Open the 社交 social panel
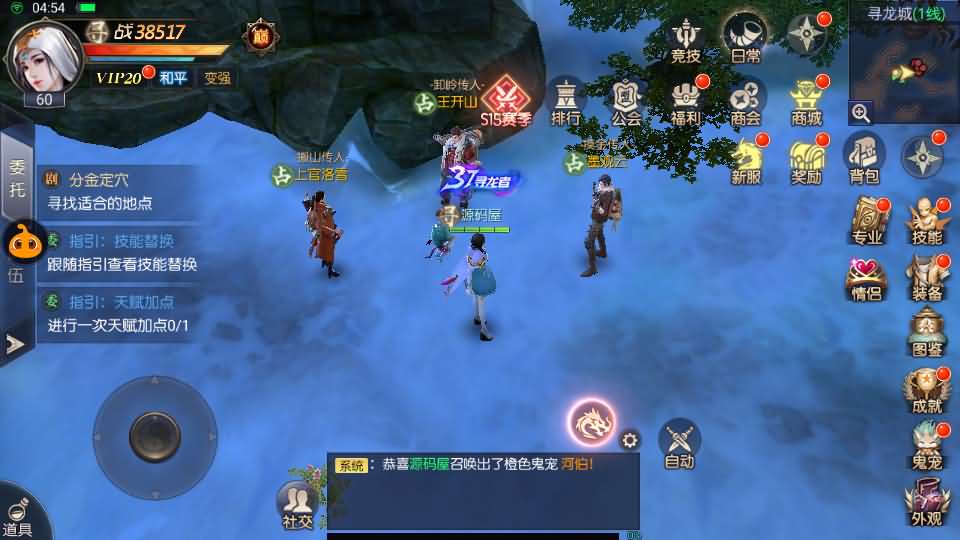Viewport: 960px width, 540px height. [297, 504]
